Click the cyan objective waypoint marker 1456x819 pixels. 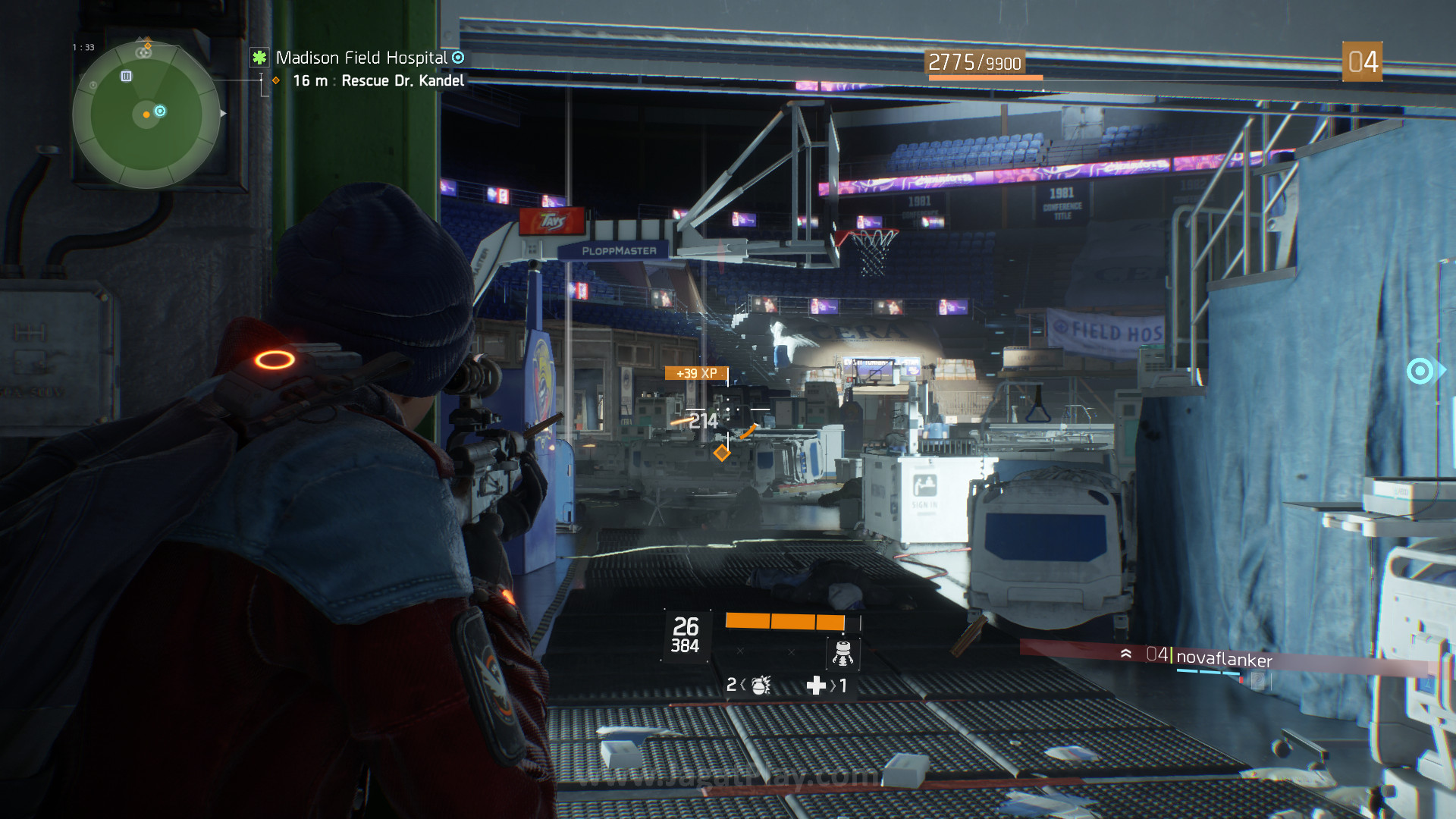[x=1421, y=371]
